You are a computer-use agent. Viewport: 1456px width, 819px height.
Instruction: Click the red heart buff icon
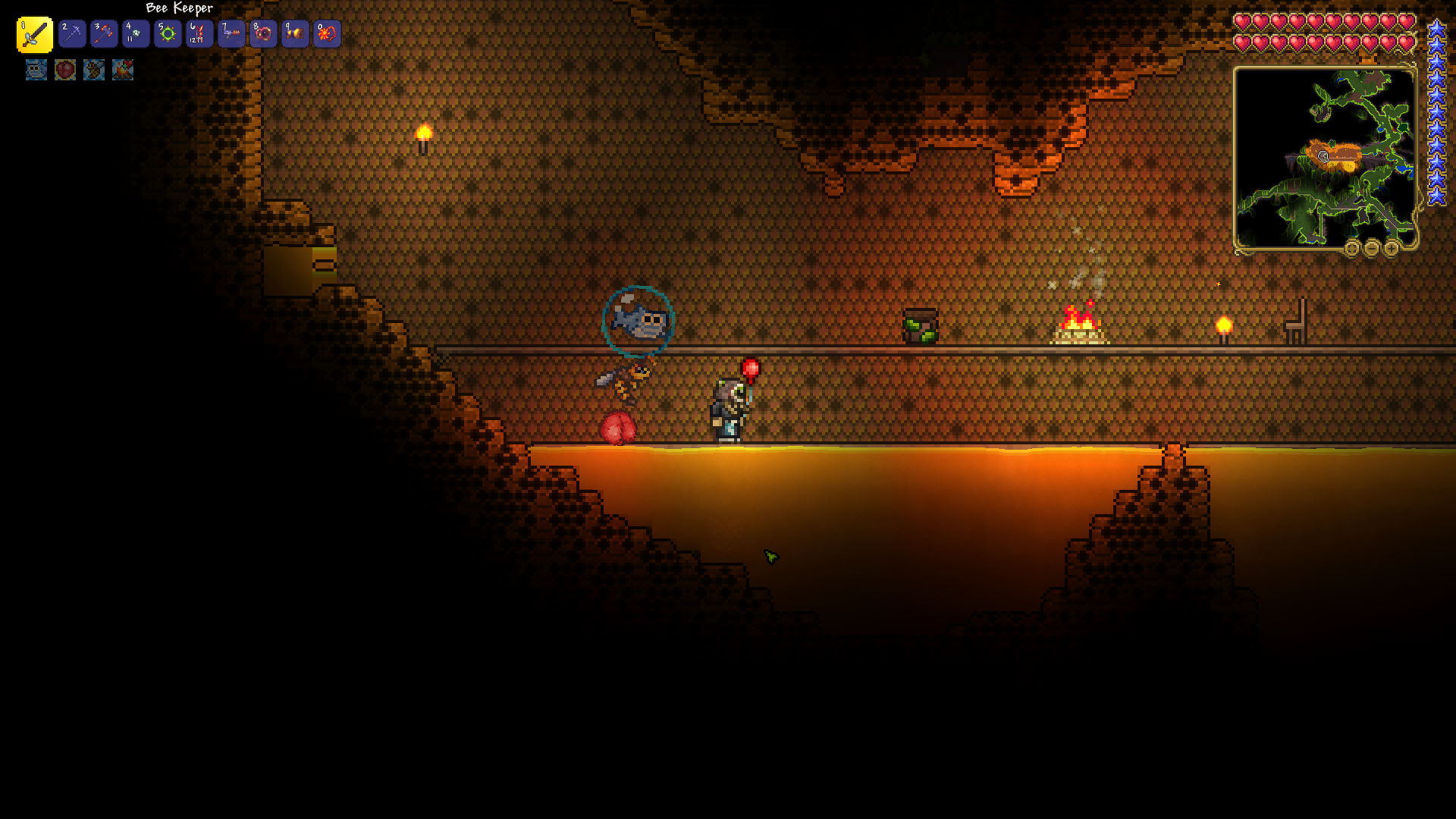click(x=65, y=70)
